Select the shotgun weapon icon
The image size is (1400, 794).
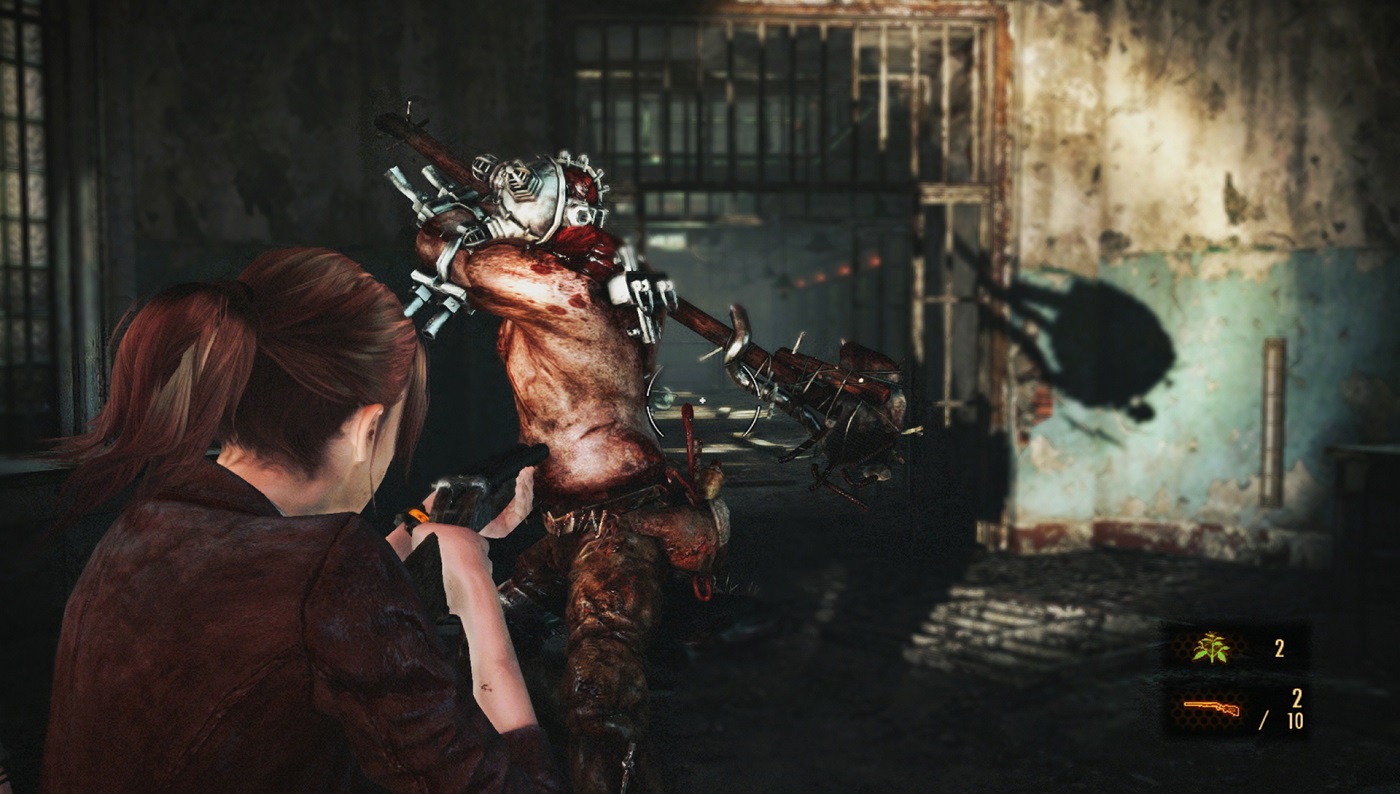[1211, 708]
